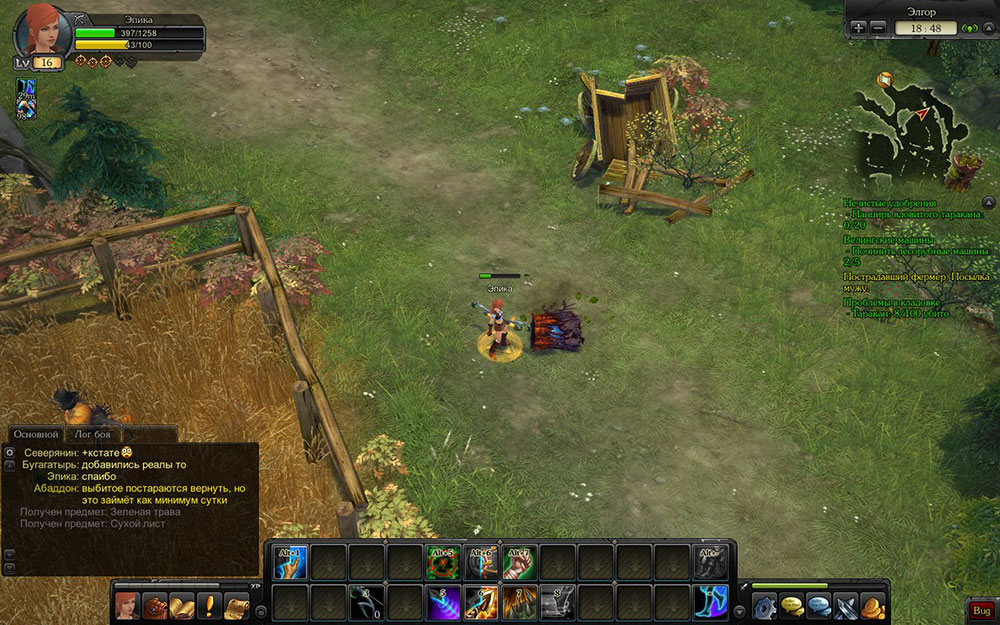This screenshot has height=625, width=1000.
Task: Open the quest log exclamation icon
Action: pyautogui.click(x=209, y=607)
